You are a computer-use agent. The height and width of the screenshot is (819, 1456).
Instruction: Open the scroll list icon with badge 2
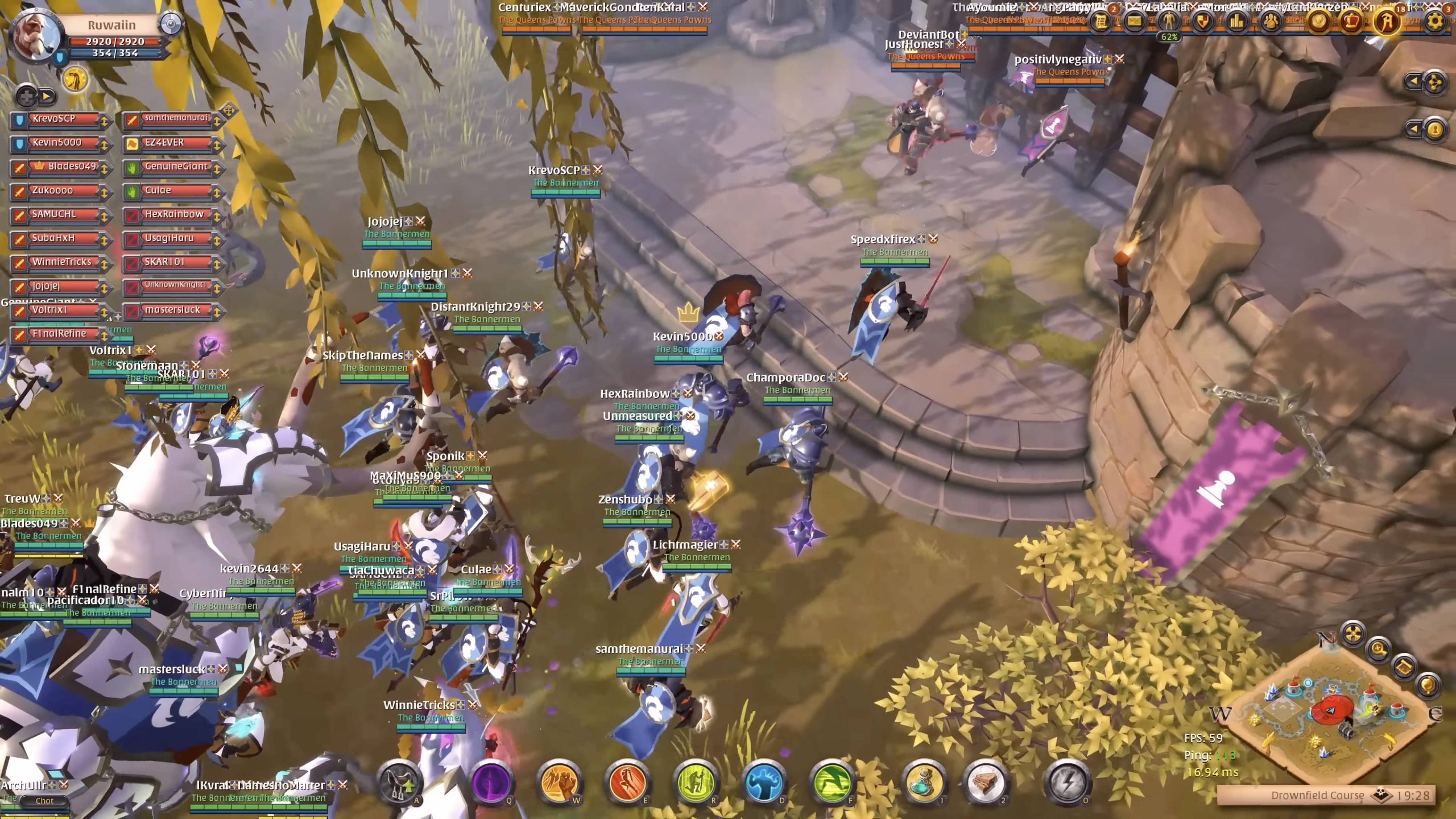[x=1101, y=21]
